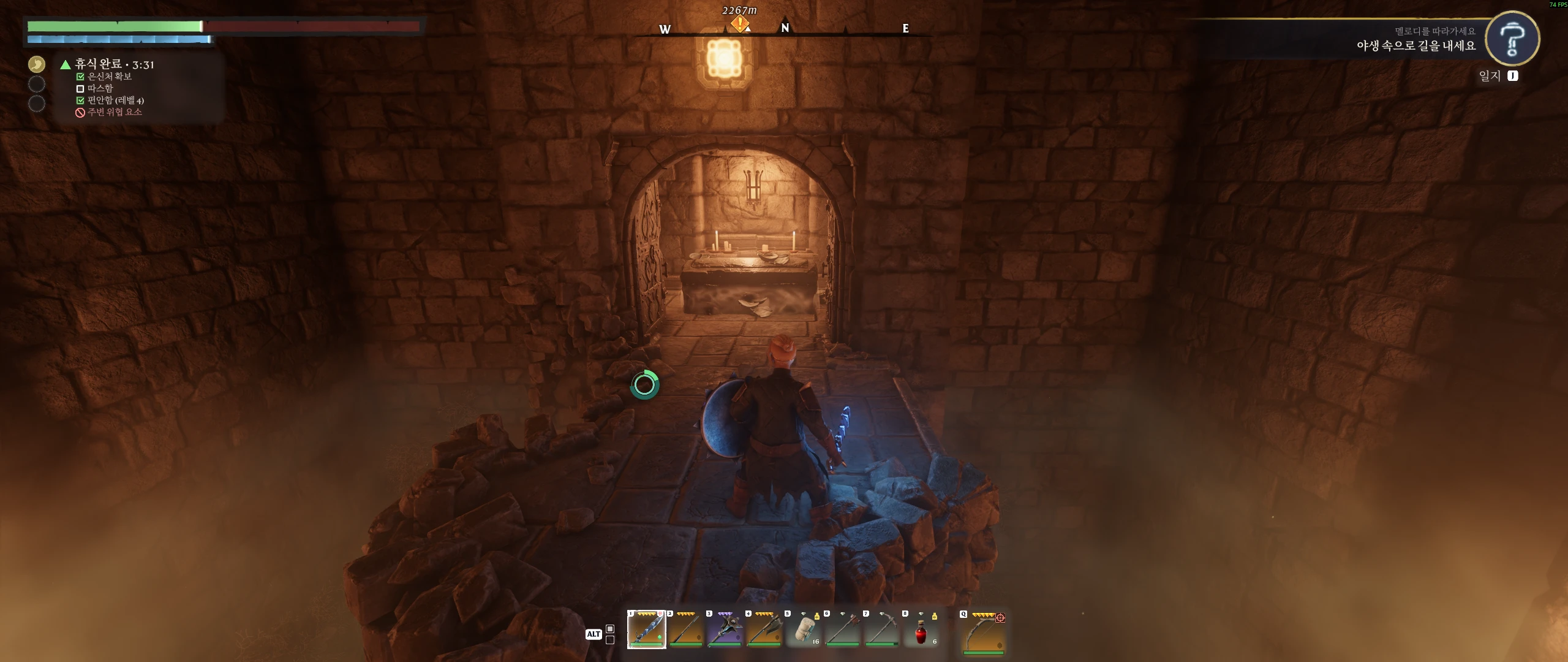
Task: Click the orange quest marker on compass
Action: pyautogui.click(x=740, y=24)
